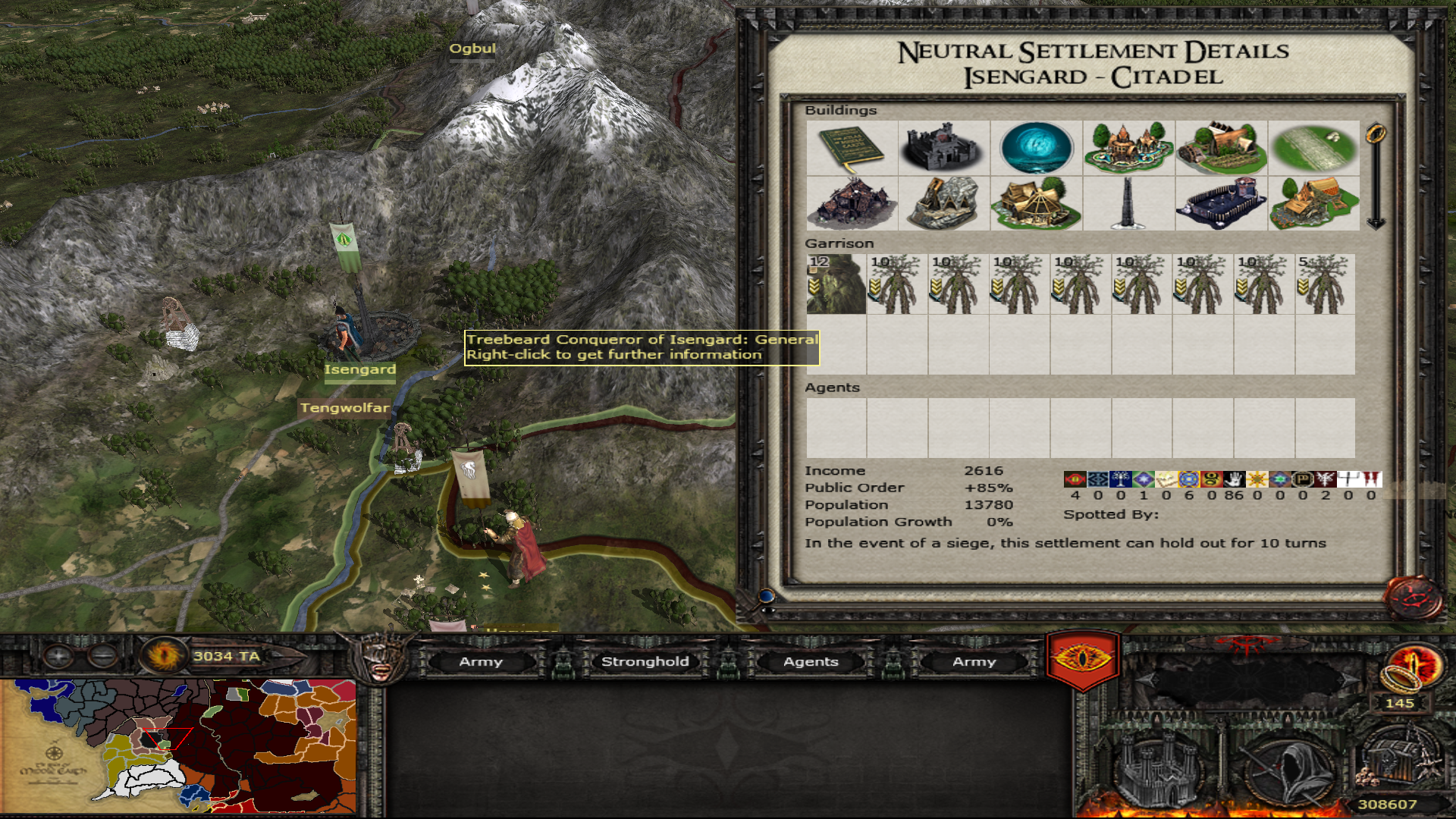The image size is (1456, 819).
Task: Zoom out the minimap with minus button
Action: (x=102, y=655)
